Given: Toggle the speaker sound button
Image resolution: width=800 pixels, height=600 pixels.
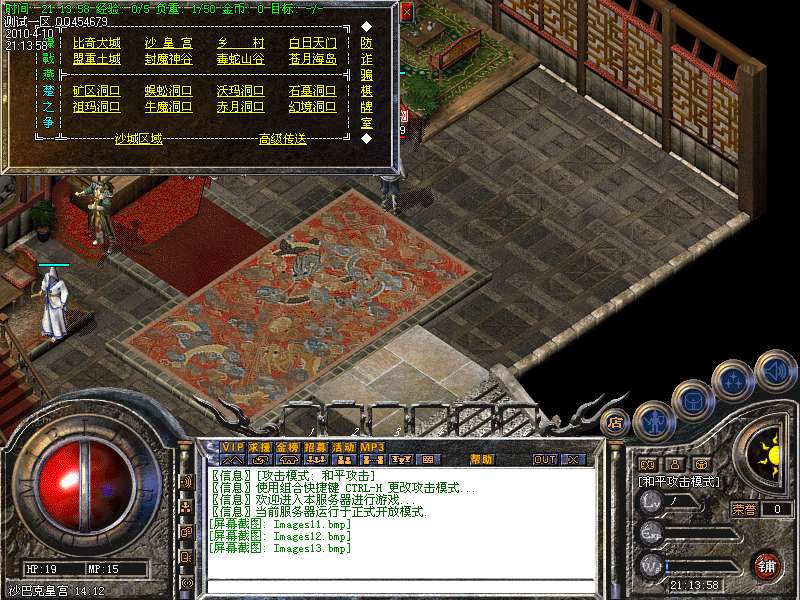Looking at the screenshot, I should click(775, 369).
